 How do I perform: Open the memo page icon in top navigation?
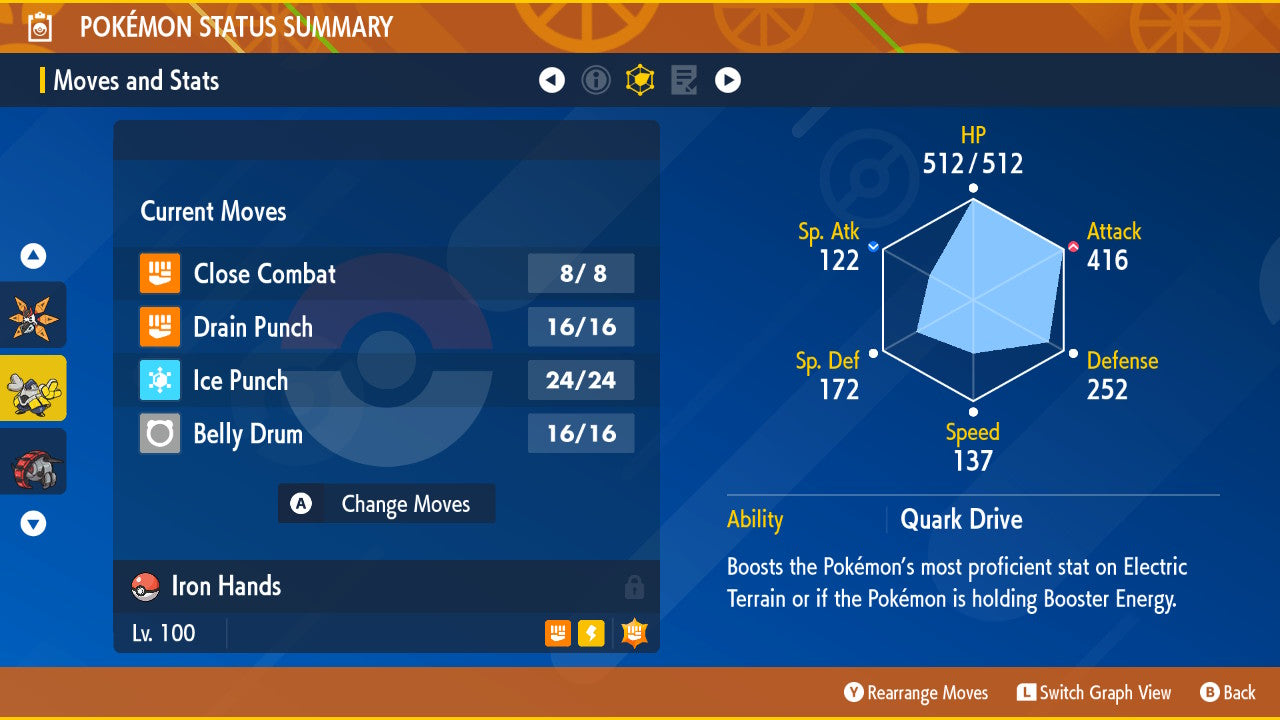click(683, 80)
